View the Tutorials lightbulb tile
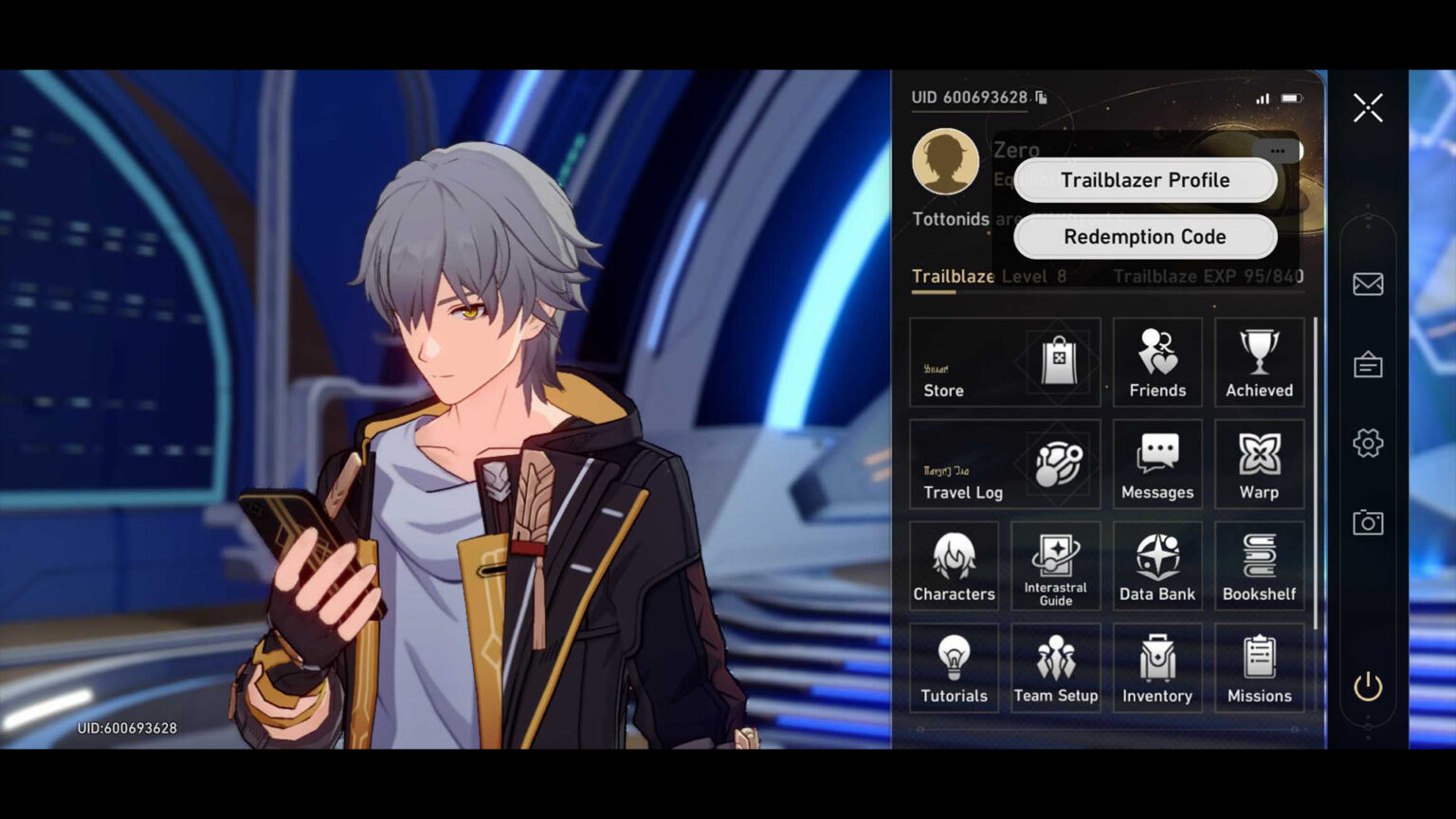 click(954, 668)
